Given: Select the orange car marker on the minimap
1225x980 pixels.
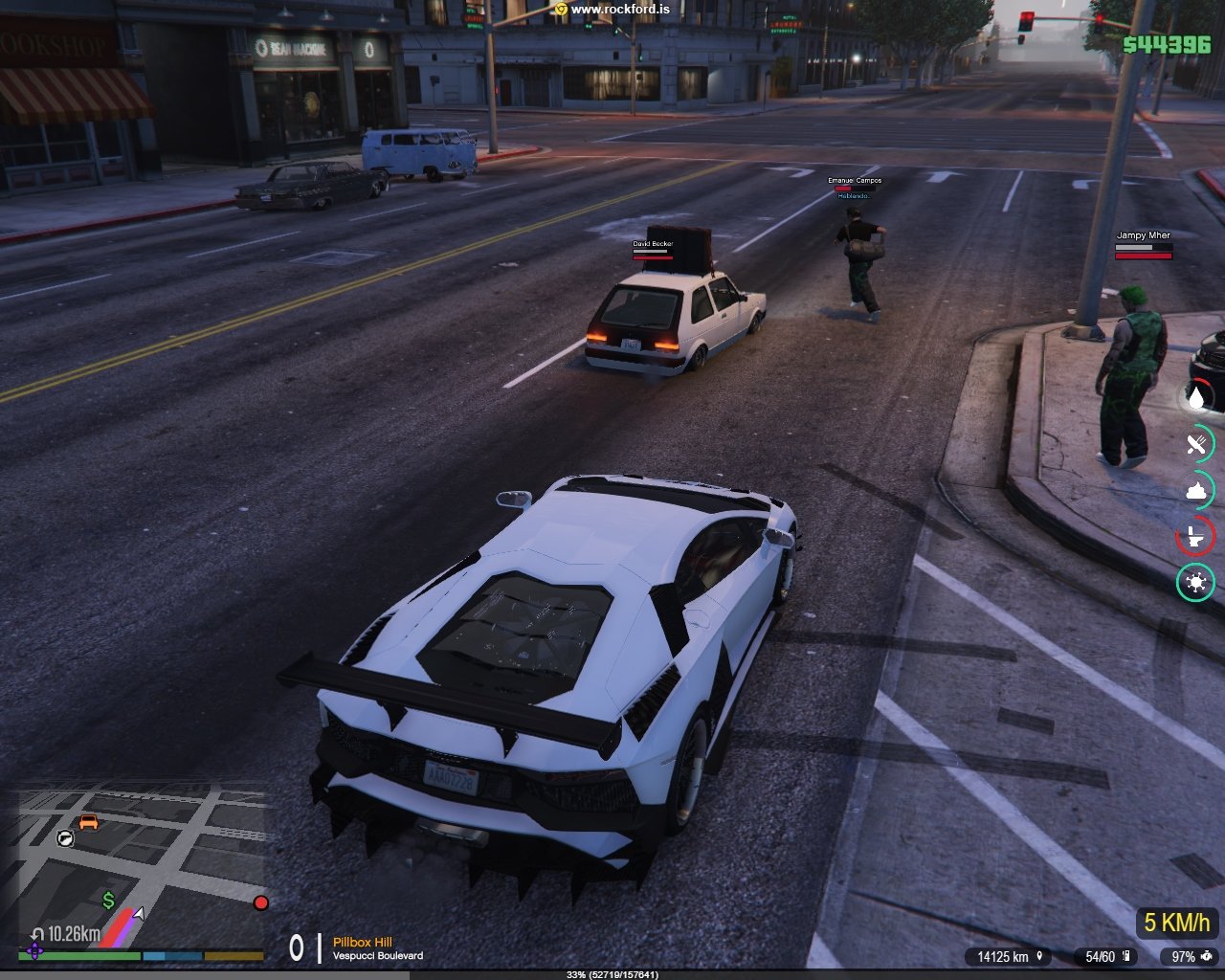Looking at the screenshot, I should [x=88, y=821].
